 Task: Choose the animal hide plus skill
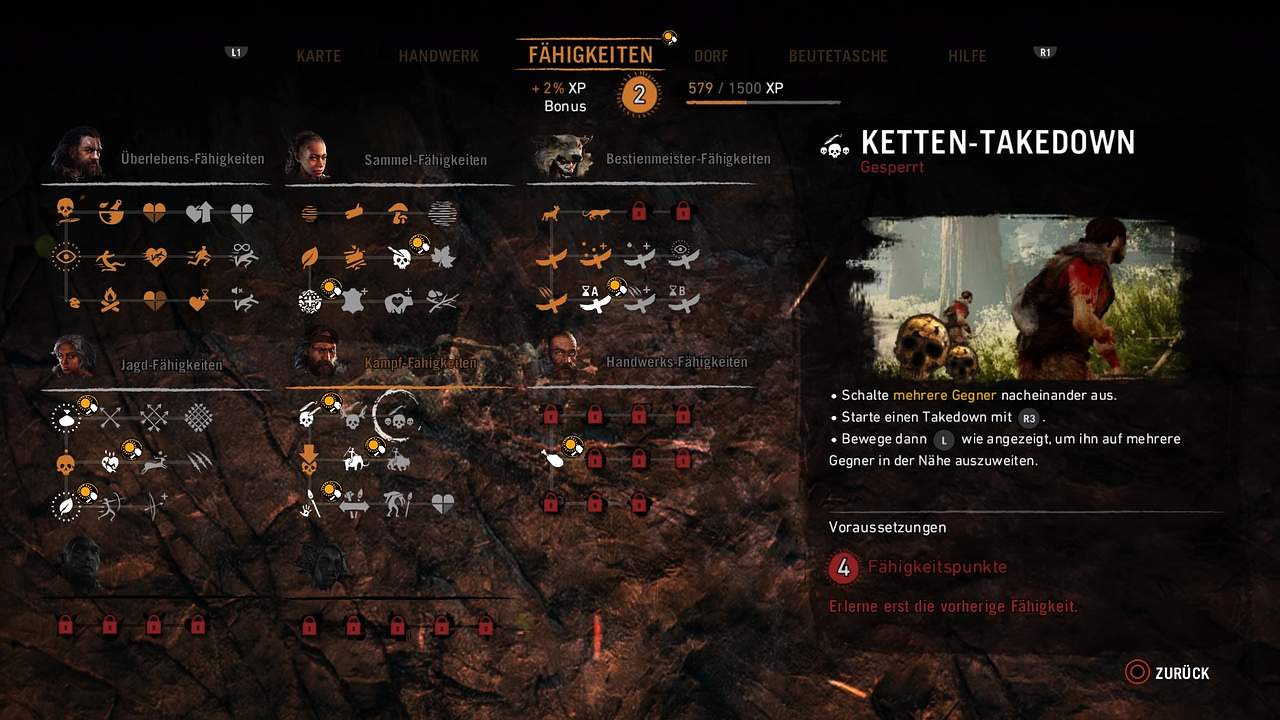tap(354, 300)
